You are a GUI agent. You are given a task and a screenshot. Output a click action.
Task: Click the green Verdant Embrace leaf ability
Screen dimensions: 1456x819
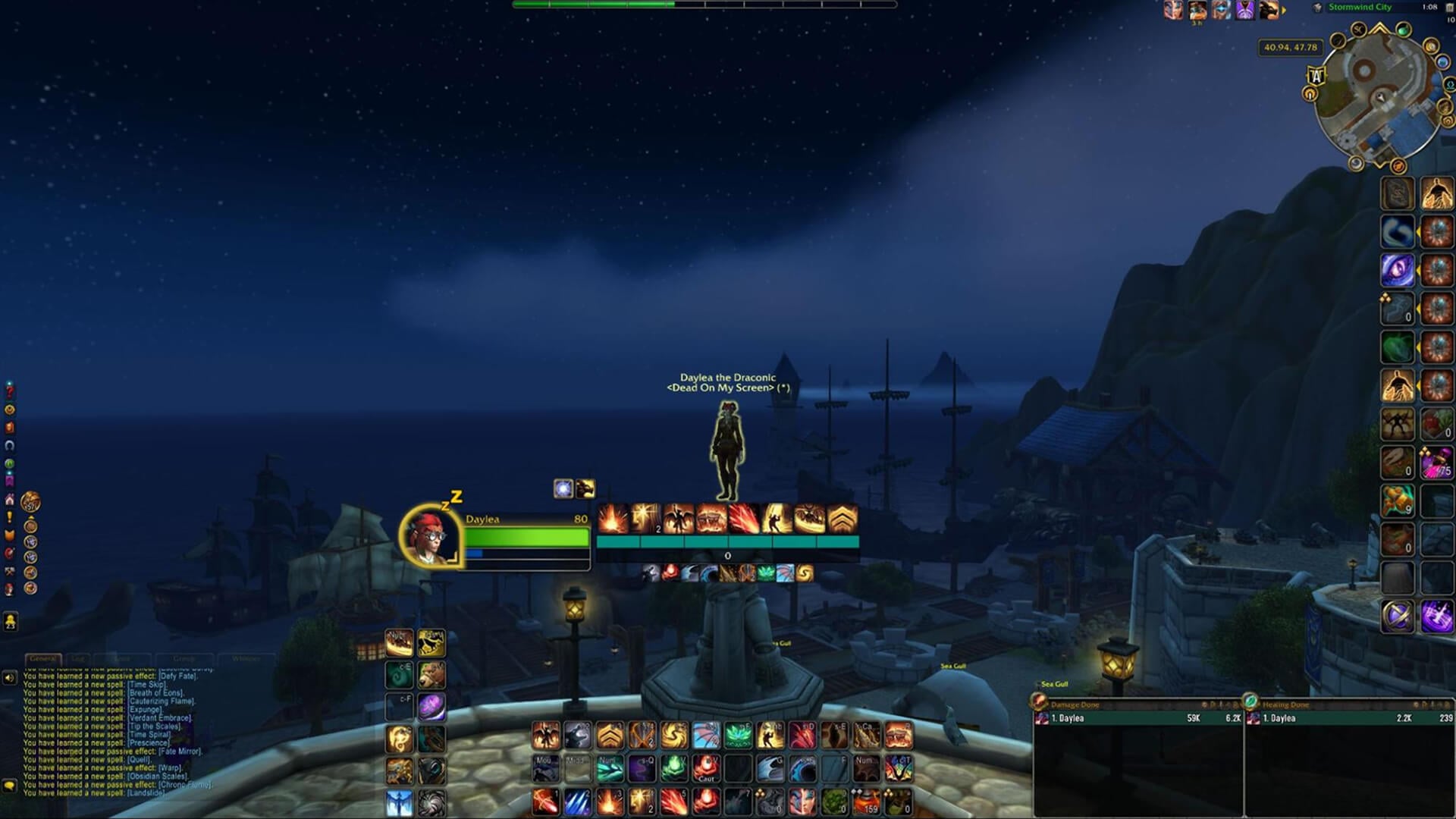pos(739,736)
